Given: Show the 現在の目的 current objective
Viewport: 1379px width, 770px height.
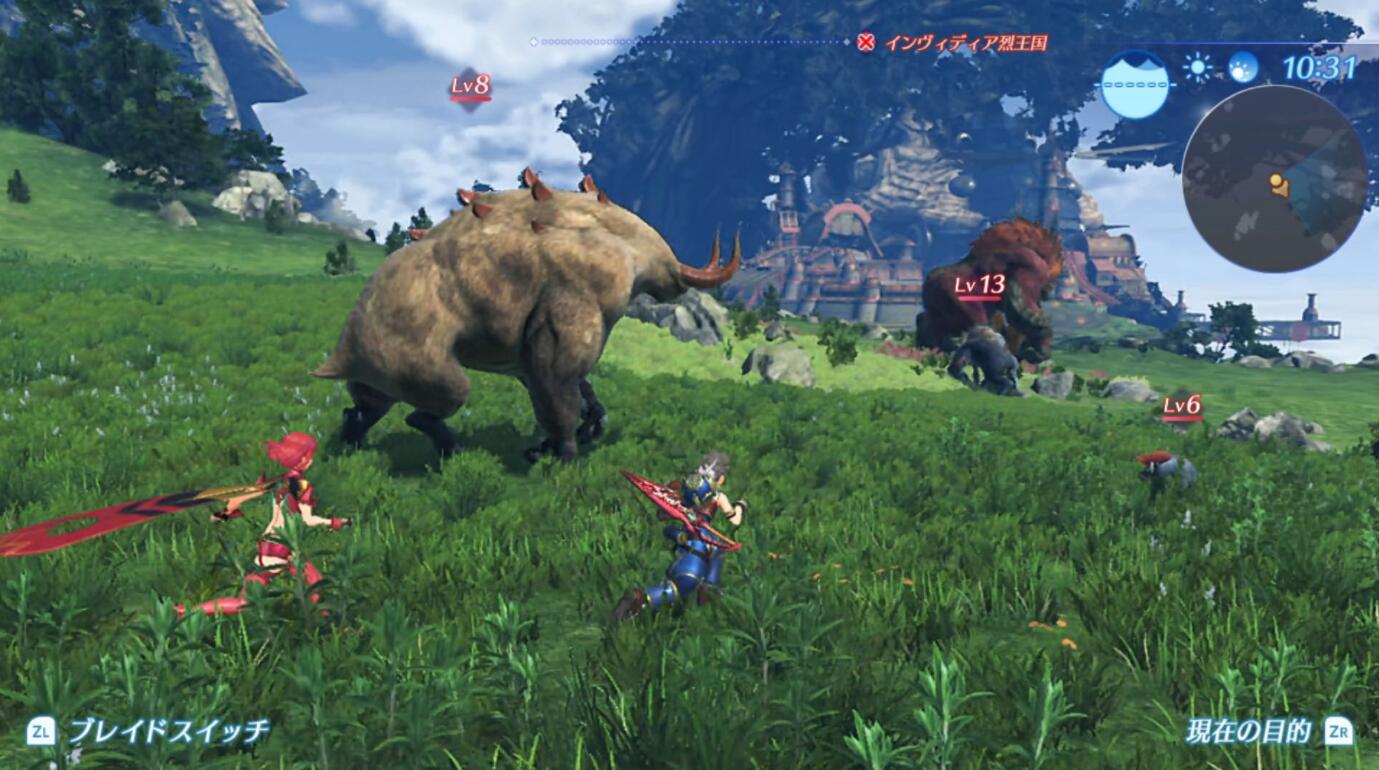Looking at the screenshot, I should point(1248,731).
